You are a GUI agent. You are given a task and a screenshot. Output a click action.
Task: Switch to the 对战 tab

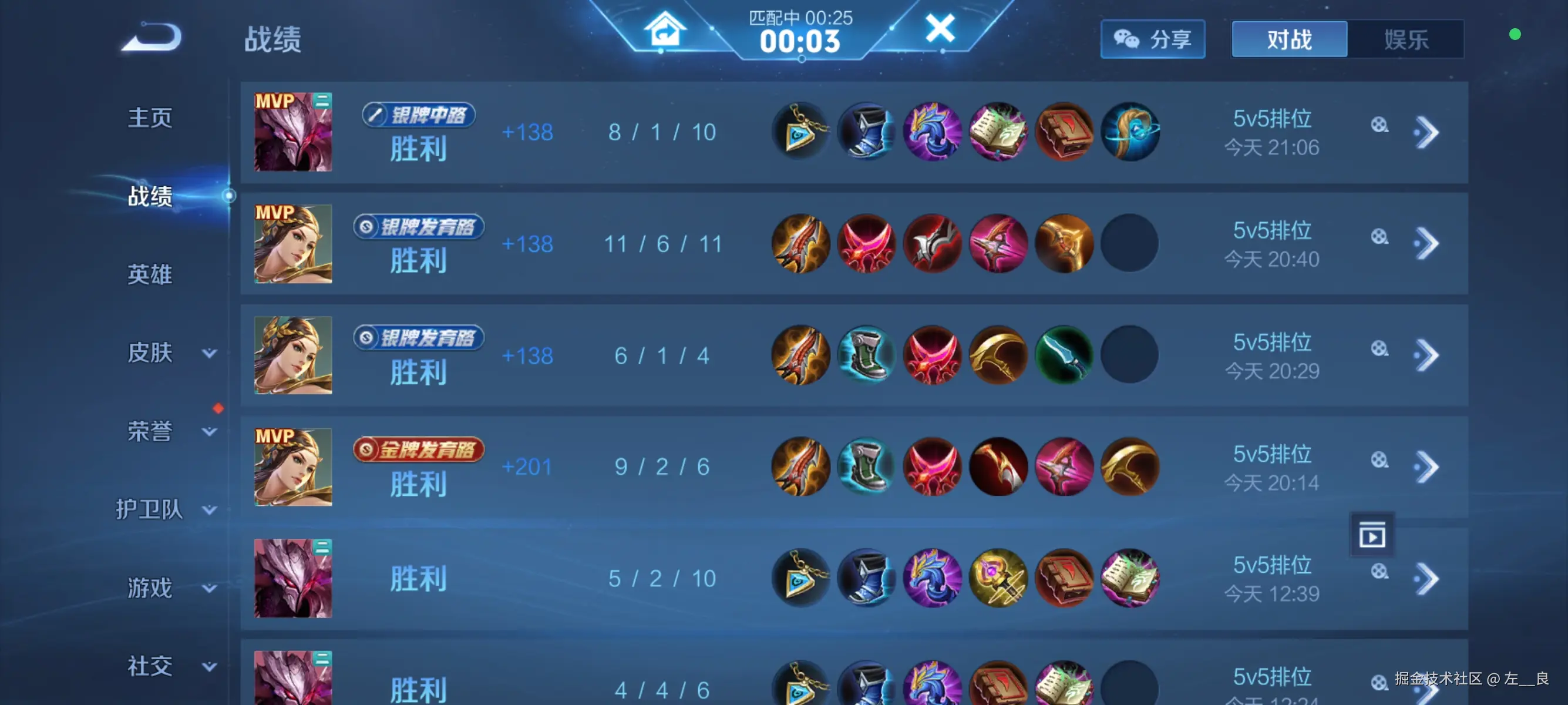(1289, 39)
